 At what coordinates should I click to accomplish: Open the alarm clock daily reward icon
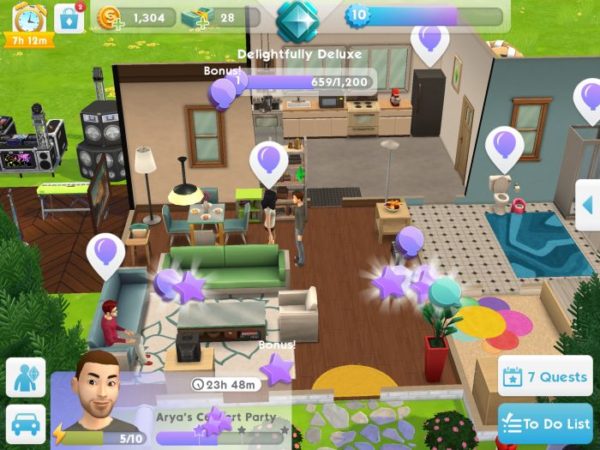(28, 18)
